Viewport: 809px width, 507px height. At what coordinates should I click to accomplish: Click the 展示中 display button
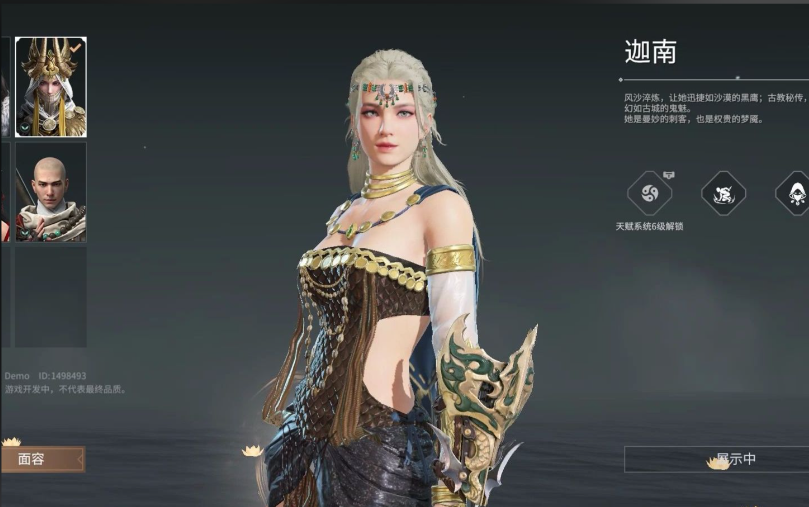point(718,459)
